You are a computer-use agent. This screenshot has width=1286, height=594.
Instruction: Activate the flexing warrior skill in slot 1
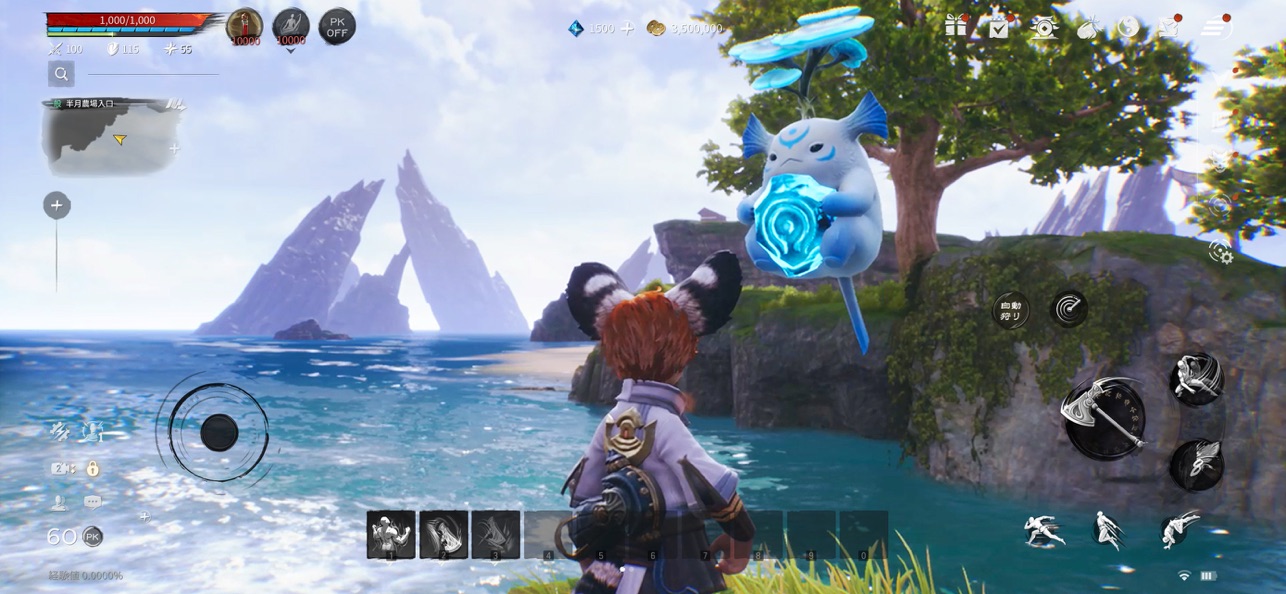pyautogui.click(x=391, y=534)
